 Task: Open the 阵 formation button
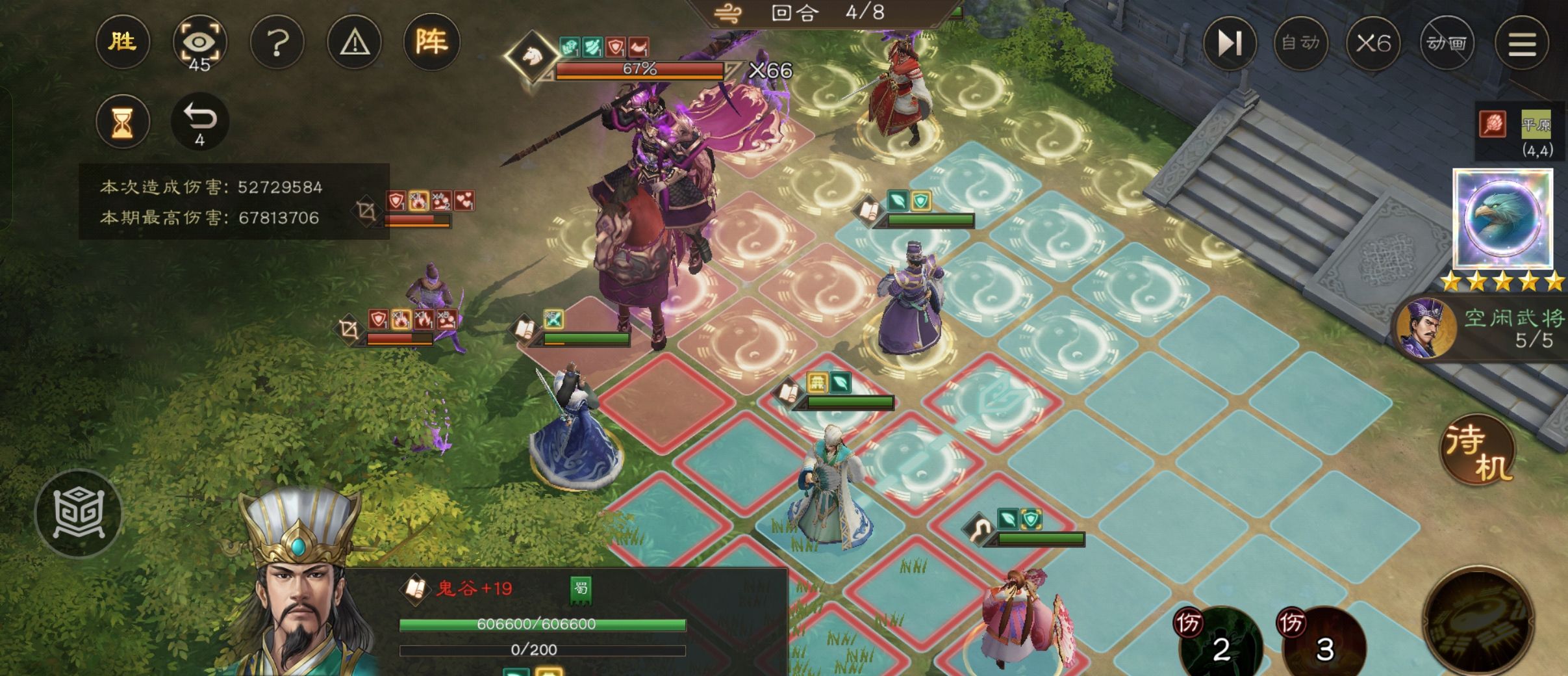click(x=431, y=43)
